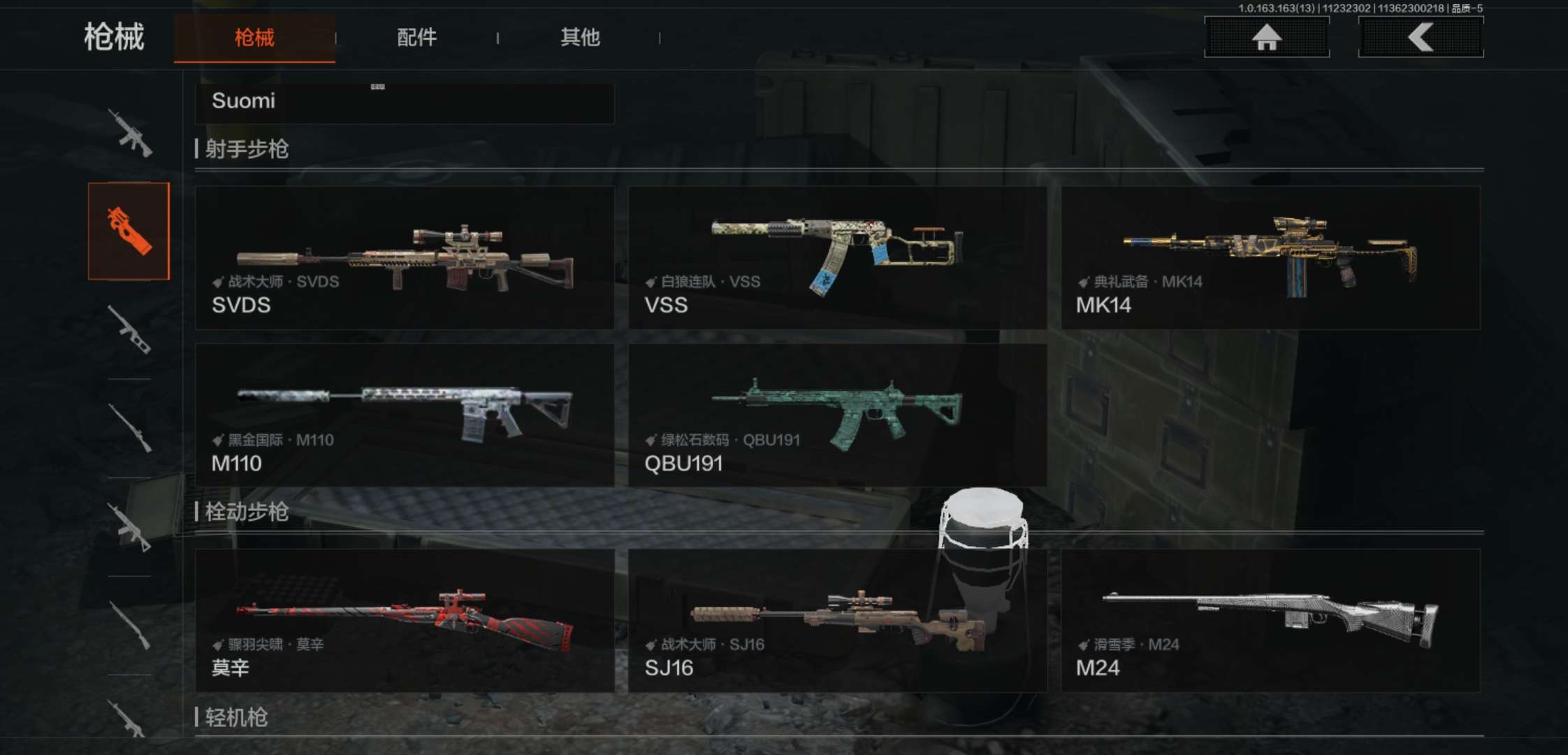Open the 配件 tab
Viewport: 1568px width, 755px height.
(416, 38)
